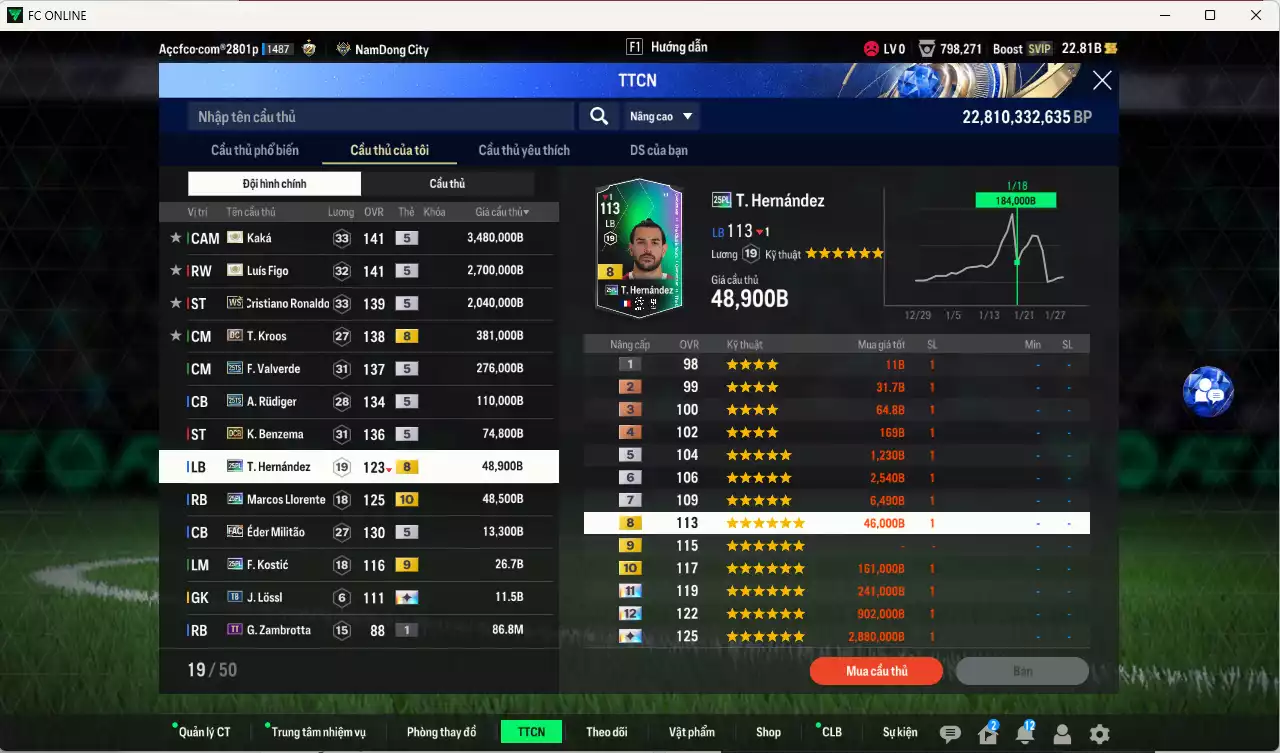Open your profile via the person icon
Screen dimensions: 1280x753
pyautogui.click(x=1062, y=733)
